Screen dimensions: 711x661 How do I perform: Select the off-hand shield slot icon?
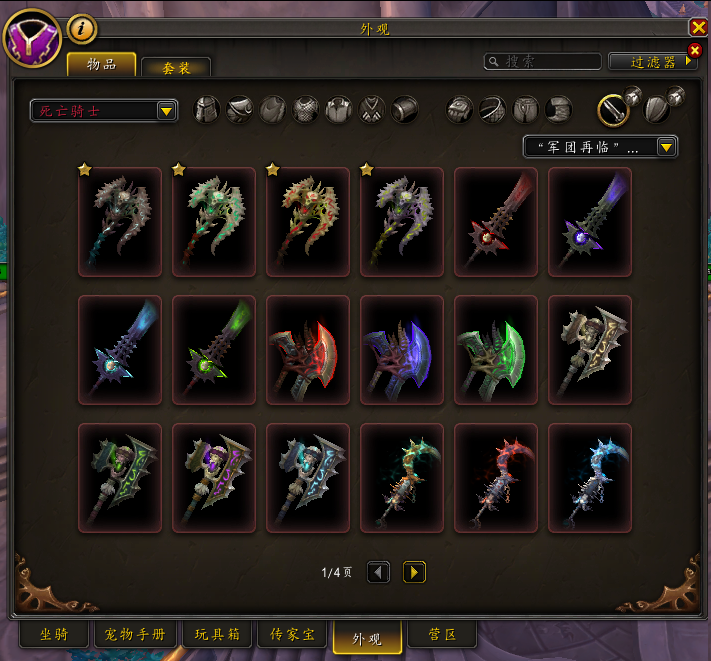click(657, 109)
